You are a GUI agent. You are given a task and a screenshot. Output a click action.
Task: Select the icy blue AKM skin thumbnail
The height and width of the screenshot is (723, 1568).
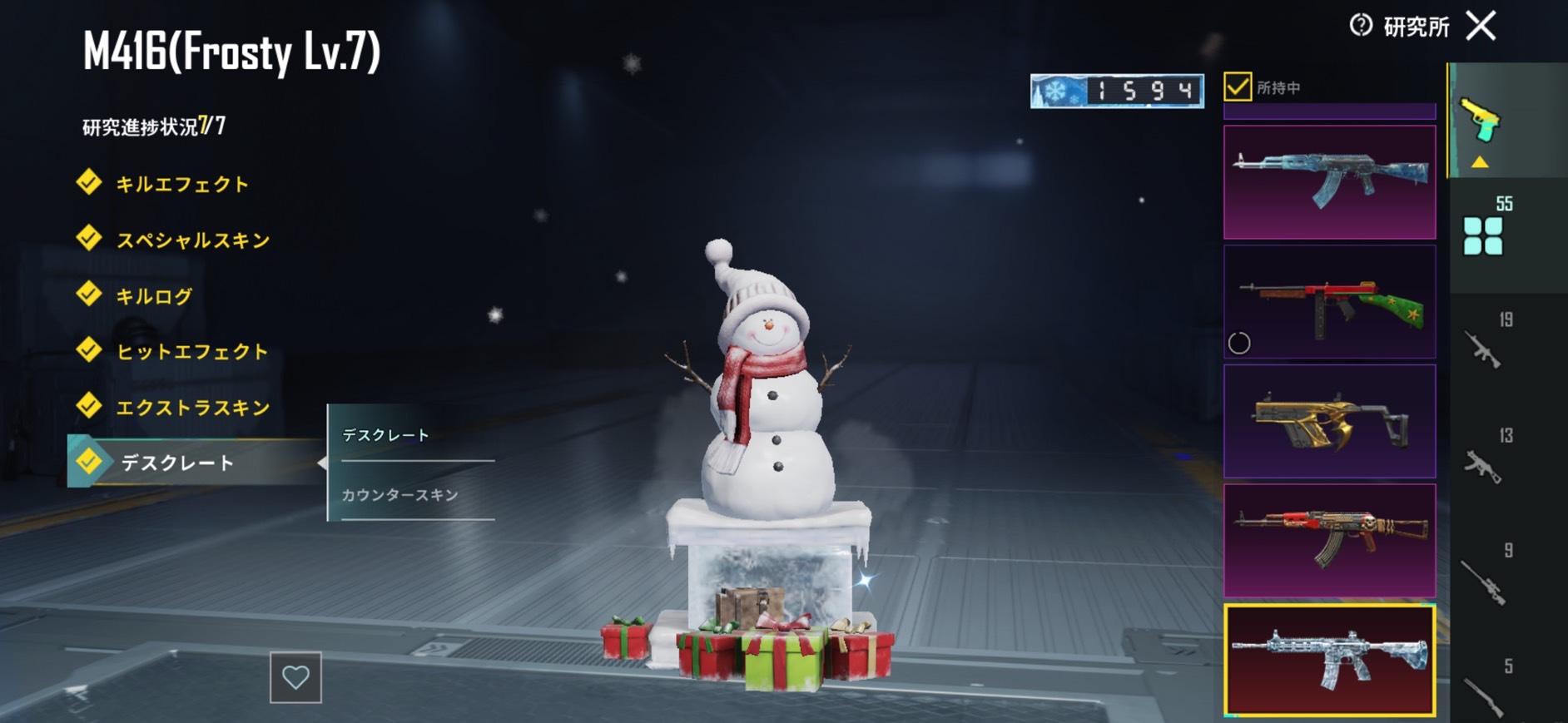coord(1329,182)
